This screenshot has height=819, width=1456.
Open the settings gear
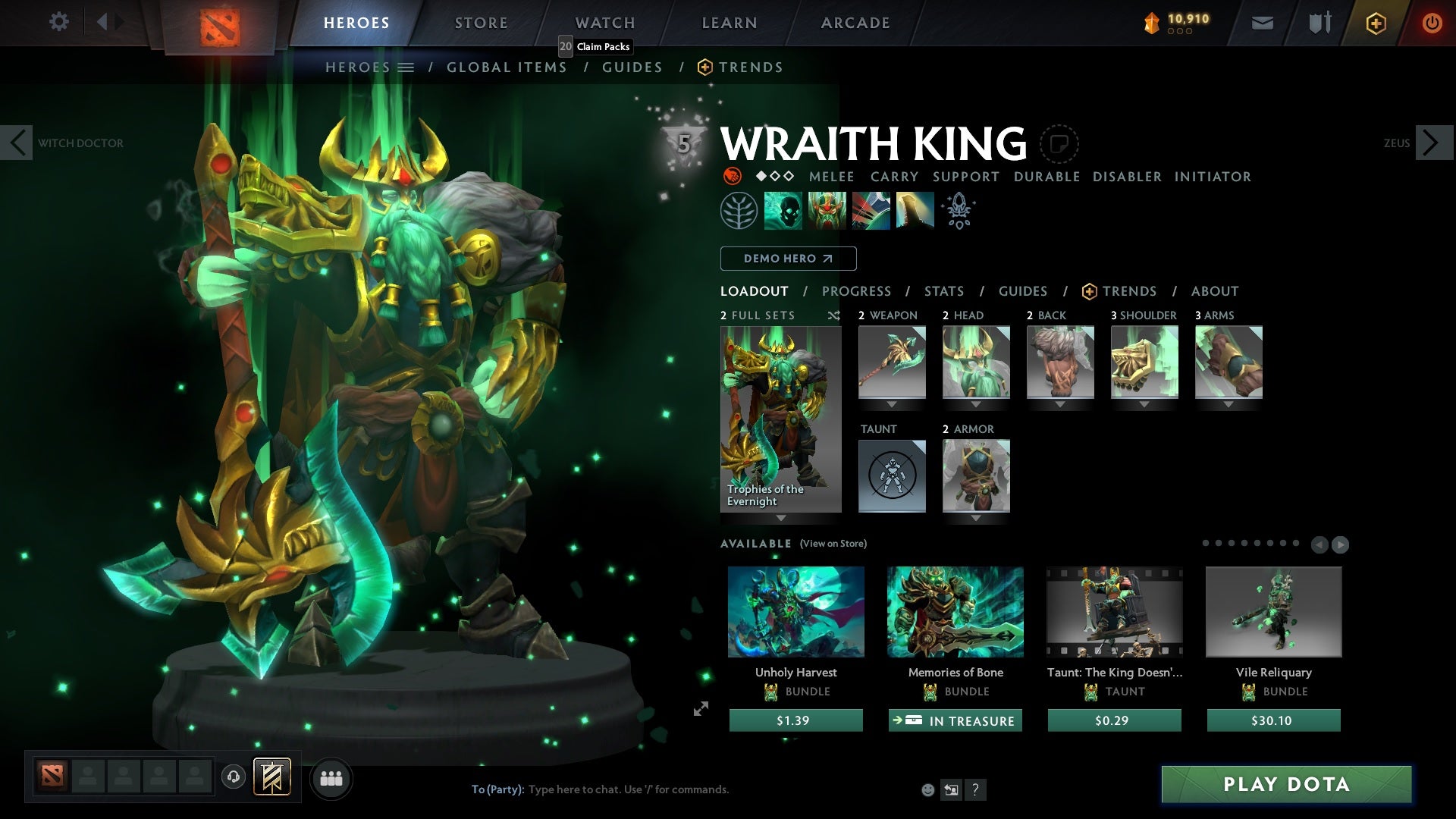pos(59,22)
